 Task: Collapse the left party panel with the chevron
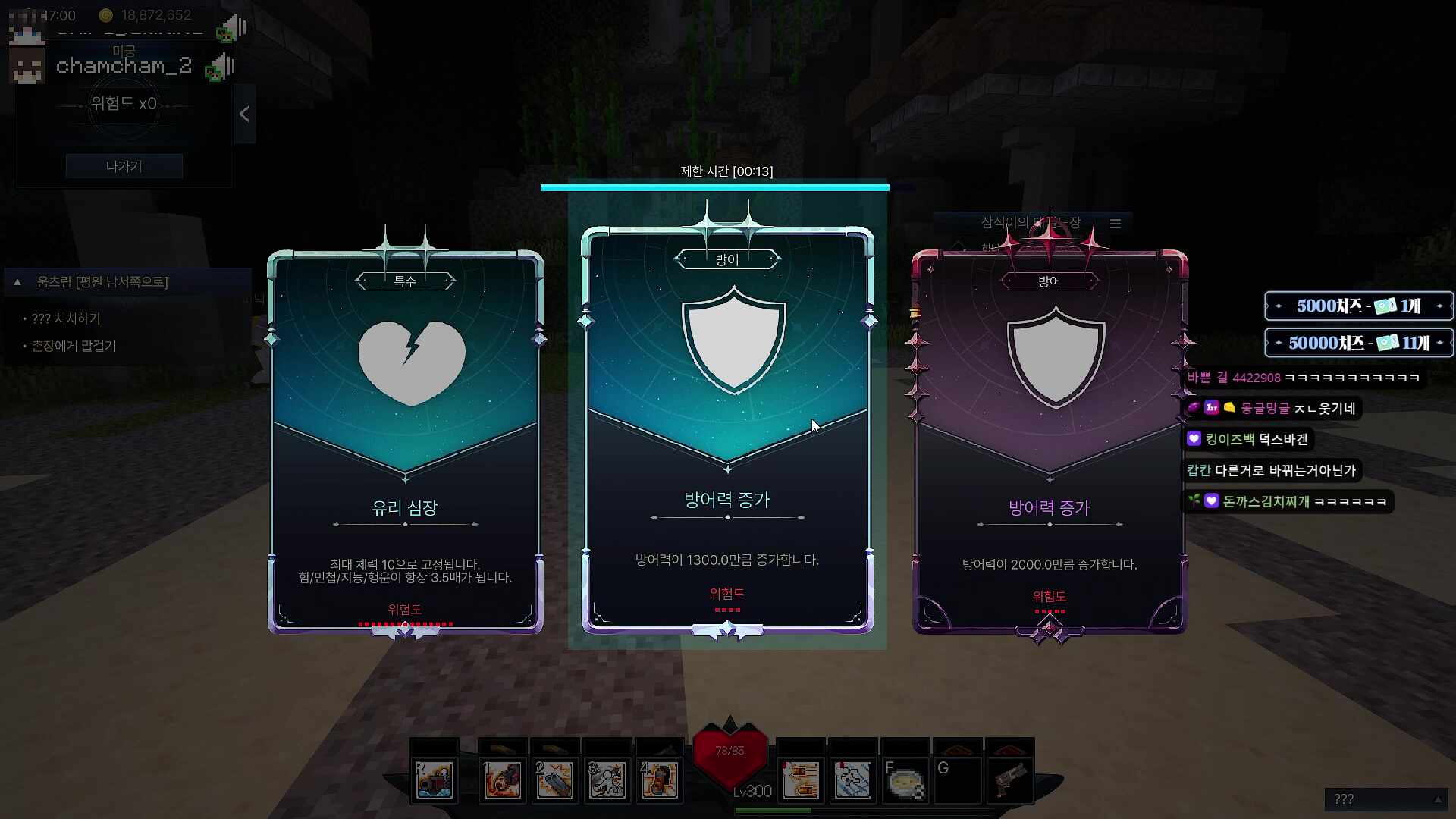[244, 114]
